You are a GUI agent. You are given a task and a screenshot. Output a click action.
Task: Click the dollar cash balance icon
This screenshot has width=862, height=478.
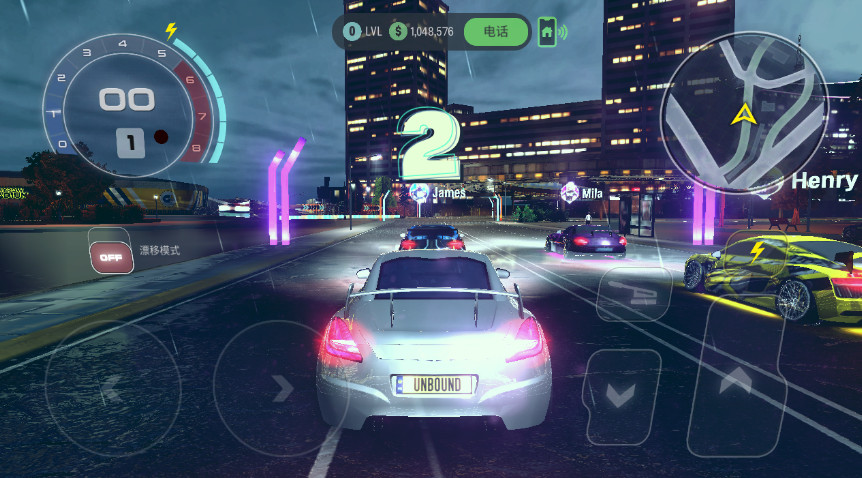point(398,32)
